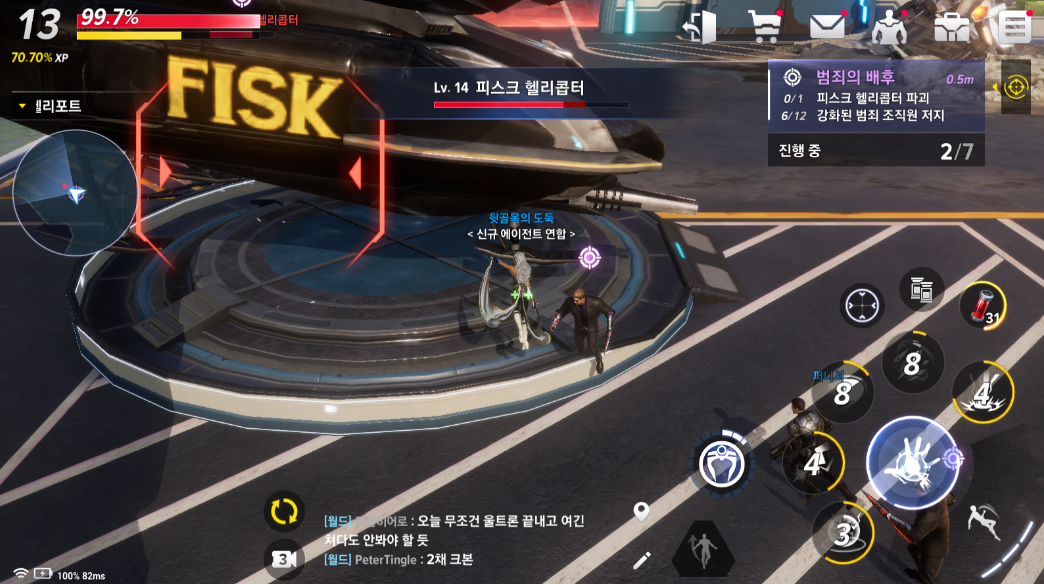Select the 범죄의 배후 quest tracker

875,97
